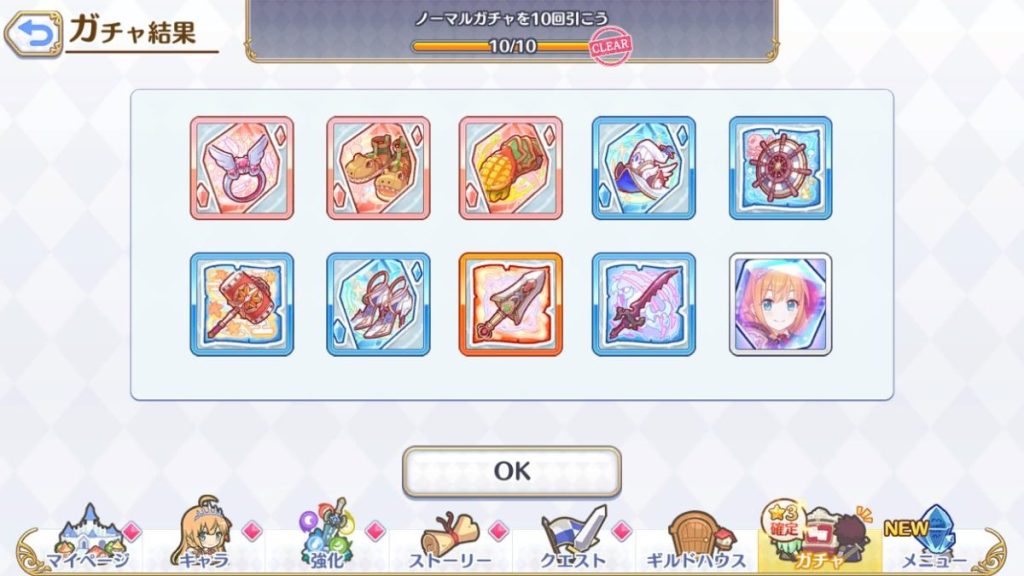Choose the silver high heels item

click(378, 304)
